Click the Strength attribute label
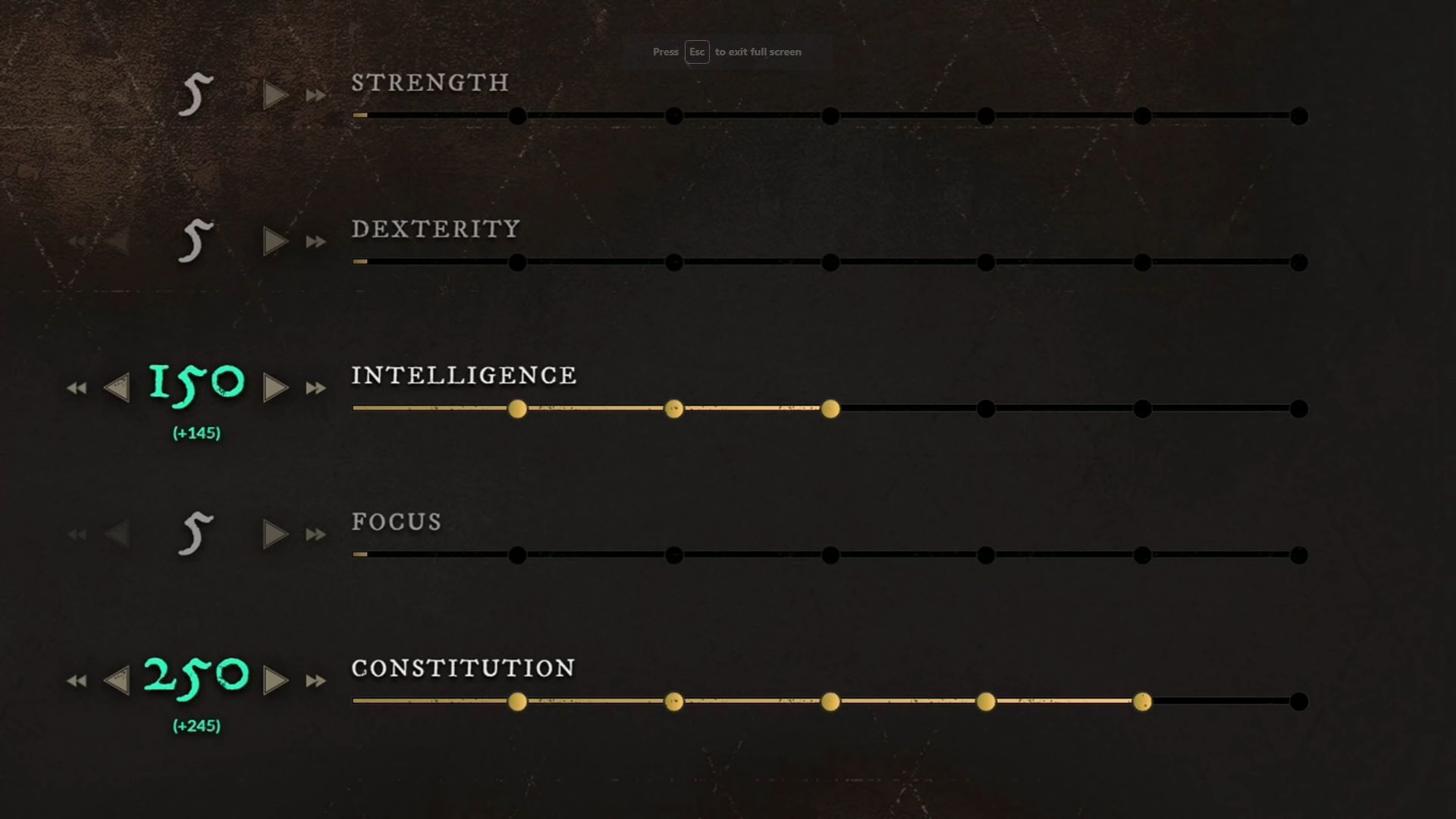Screen dimensions: 1456x819 coord(429,83)
